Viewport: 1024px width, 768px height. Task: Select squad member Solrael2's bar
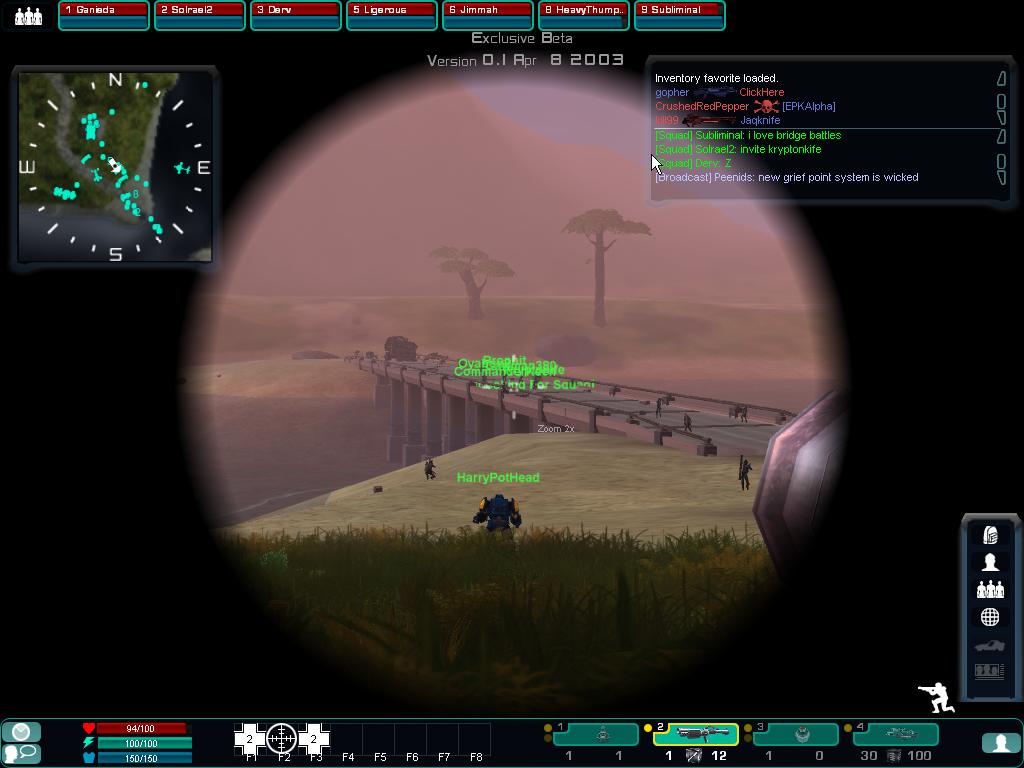199,15
